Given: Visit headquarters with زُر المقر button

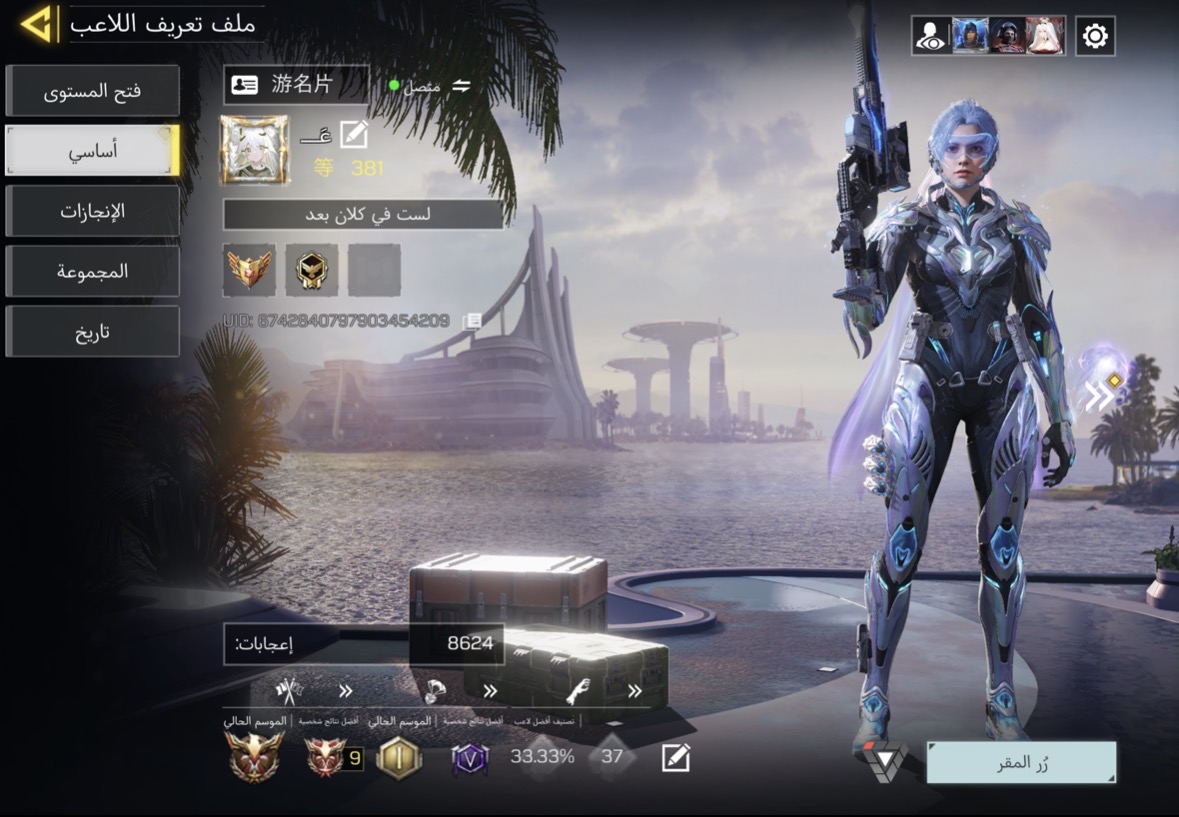Looking at the screenshot, I should point(1020,762).
